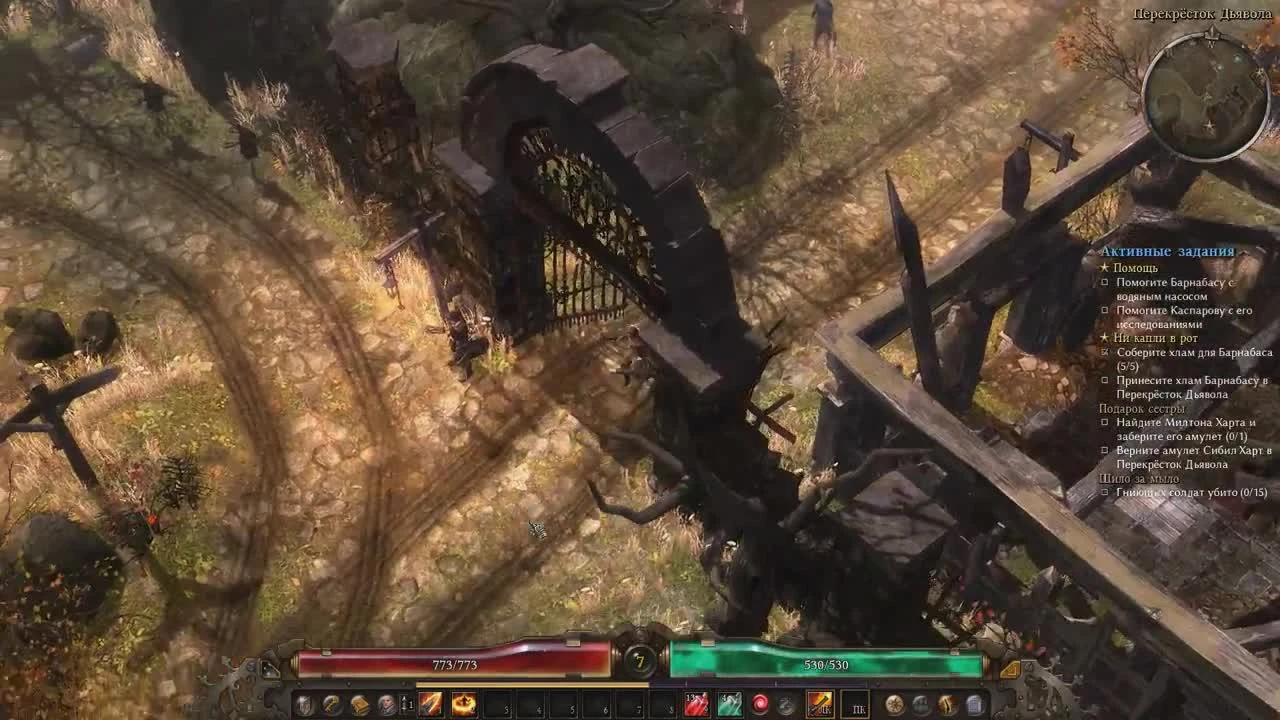Click the checked box next to 'Соберите хлам для Барнабаса'
1280x720 pixels.
coord(1105,353)
